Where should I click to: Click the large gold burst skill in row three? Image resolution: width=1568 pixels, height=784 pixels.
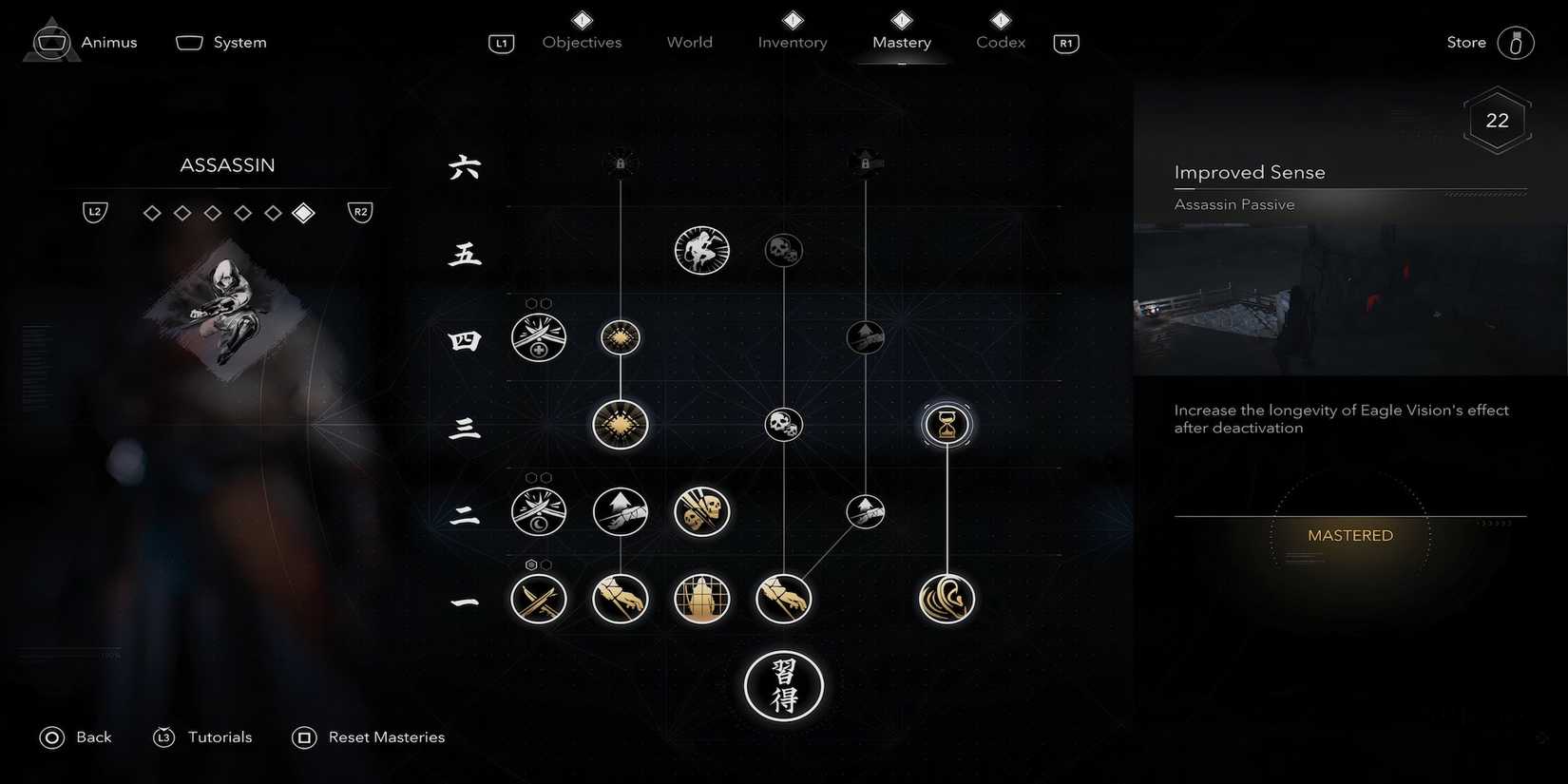pyautogui.click(x=620, y=425)
